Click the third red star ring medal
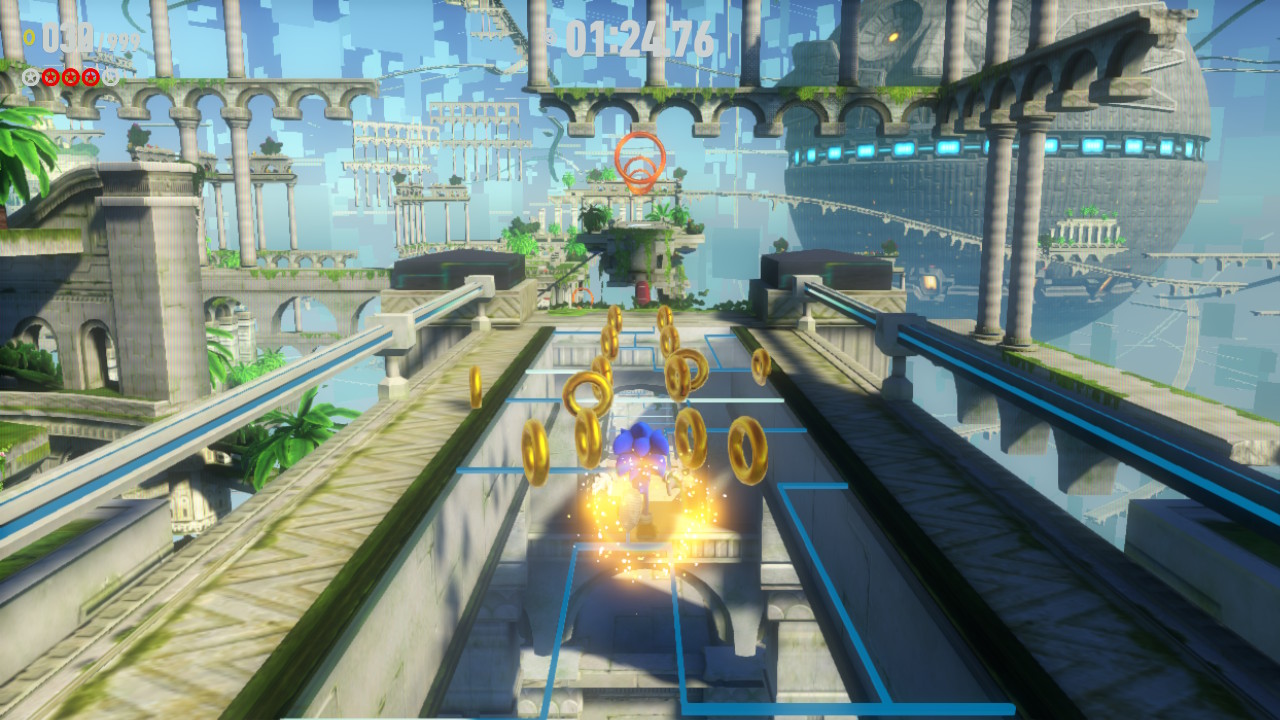The width and height of the screenshot is (1280, 720). tap(89, 76)
